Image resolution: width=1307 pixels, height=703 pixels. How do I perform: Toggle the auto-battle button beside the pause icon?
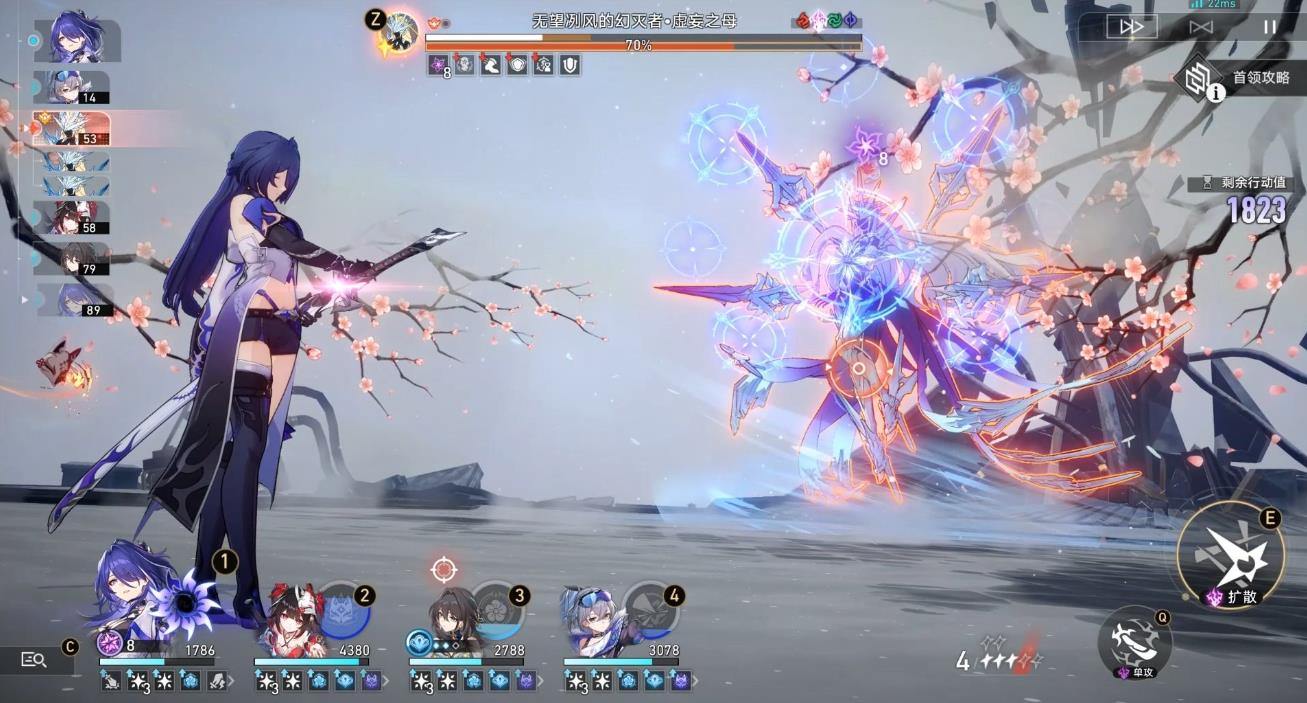[x=1201, y=27]
